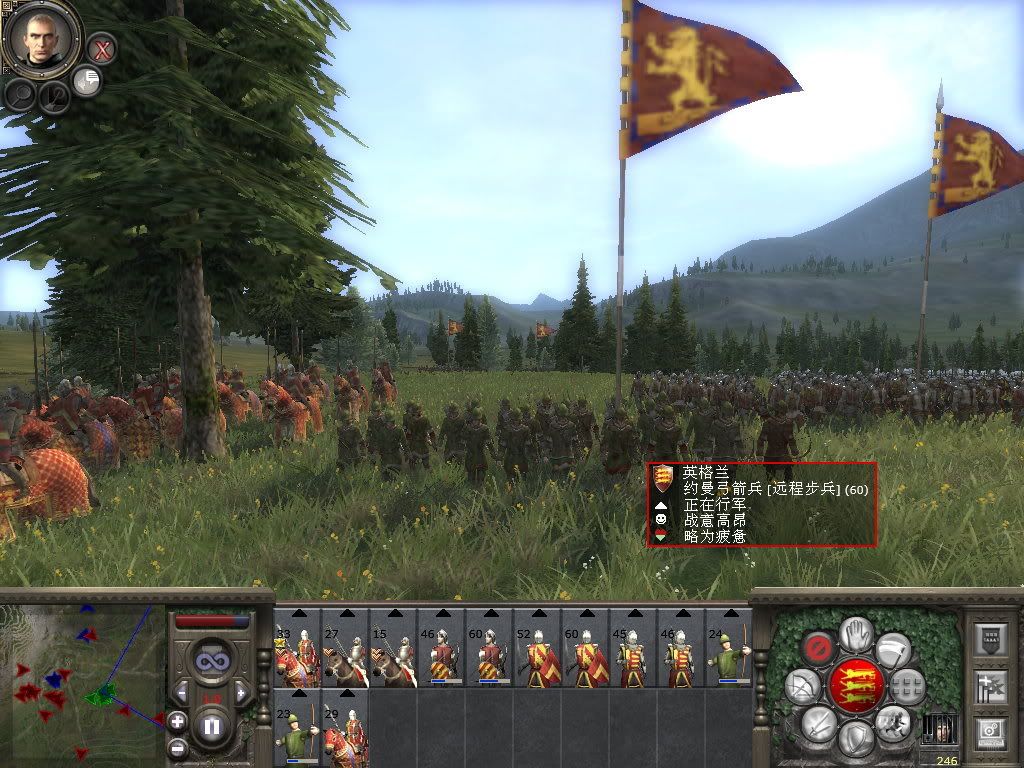The height and width of the screenshot is (768, 1024).
Task: Click the advisor portrait
Action: coord(42,37)
